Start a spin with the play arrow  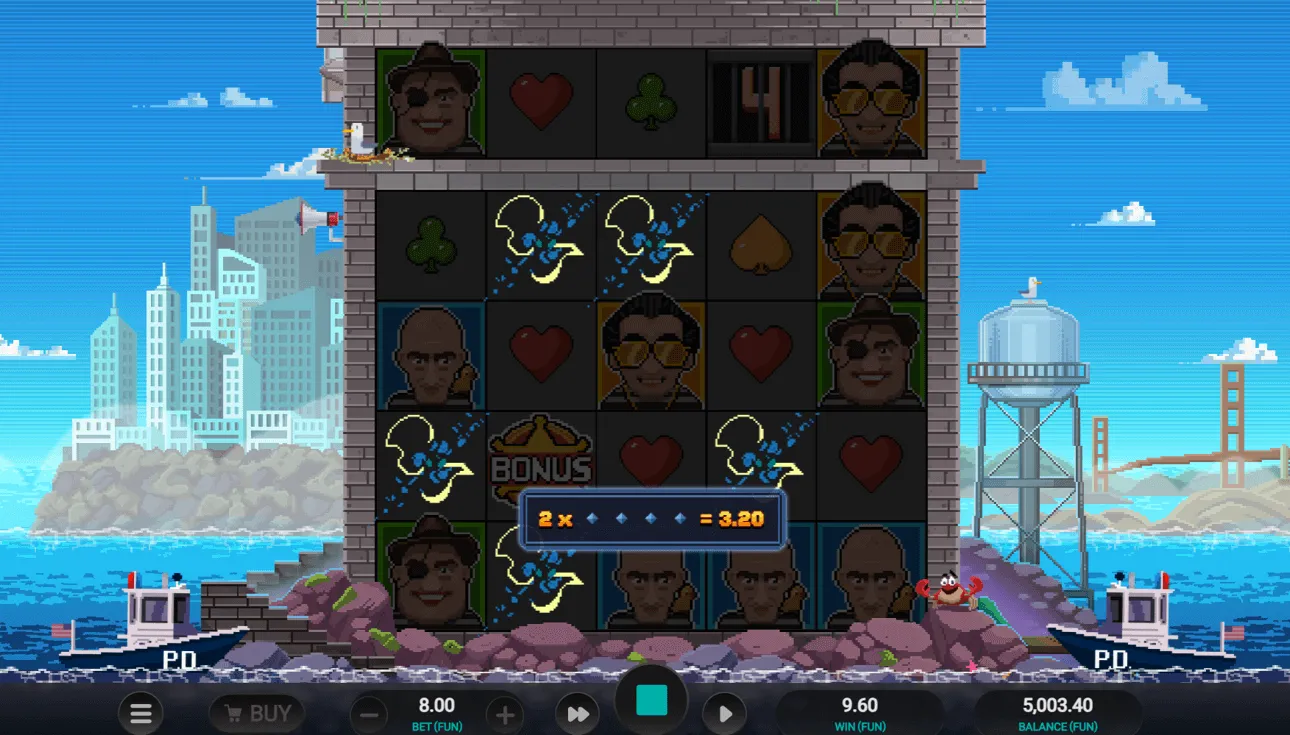coord(724,713)
